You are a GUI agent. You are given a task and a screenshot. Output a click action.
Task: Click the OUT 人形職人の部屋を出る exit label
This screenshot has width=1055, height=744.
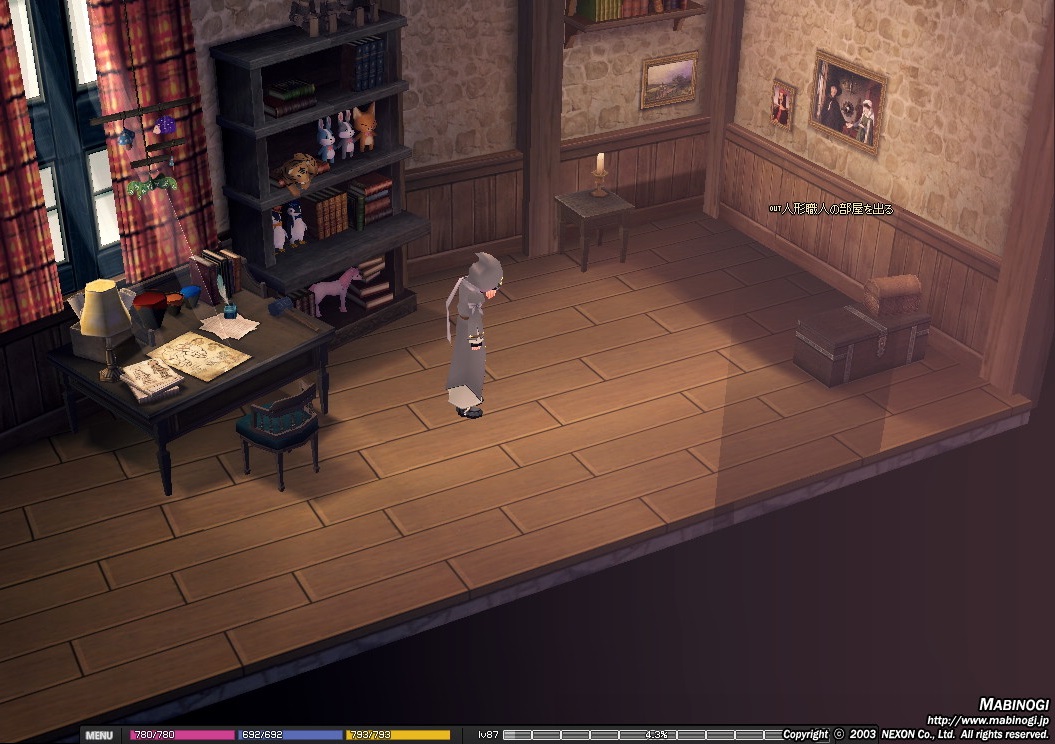click(x=831, y=209)
